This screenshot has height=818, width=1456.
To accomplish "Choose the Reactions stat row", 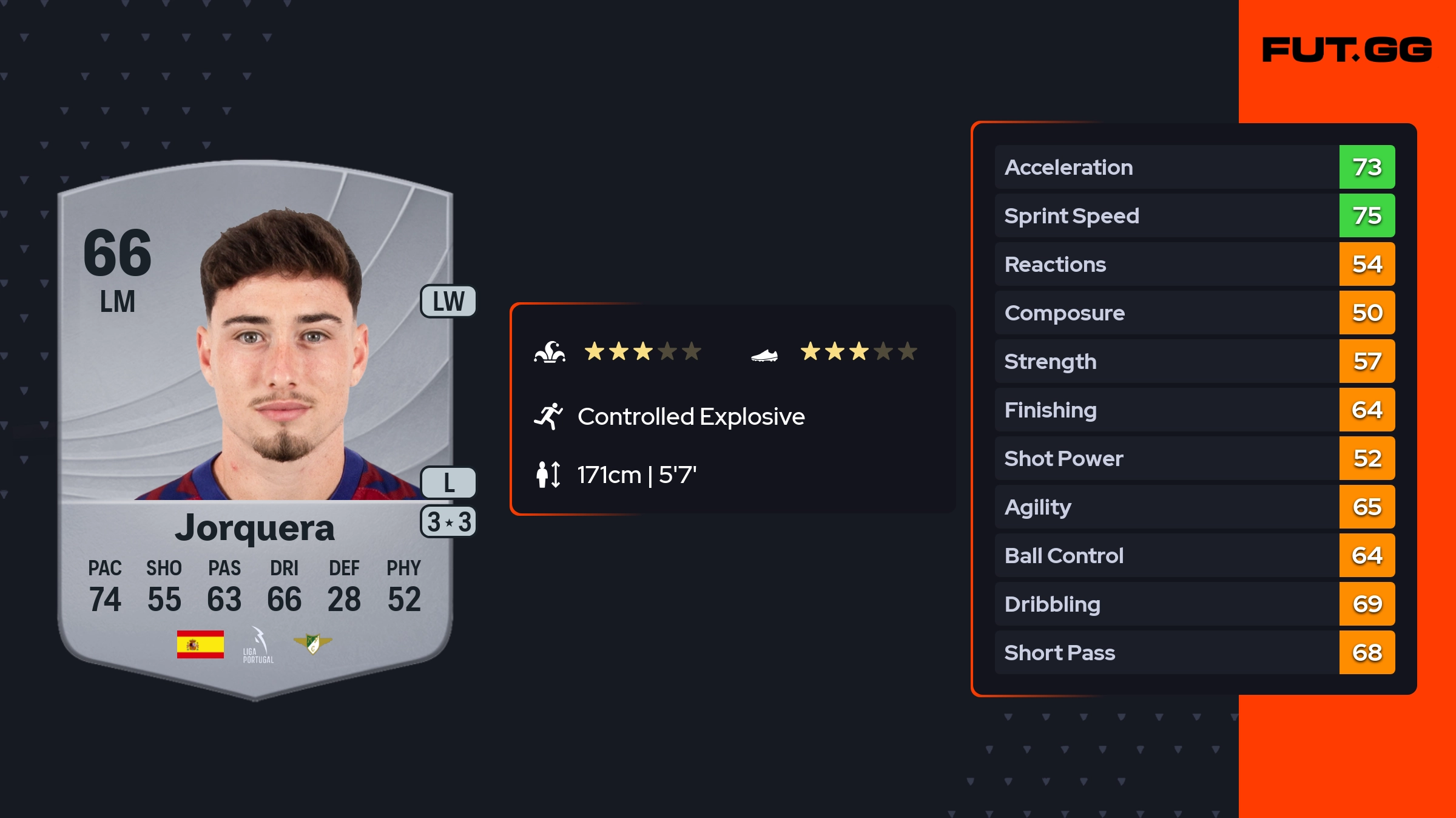I will pos(1194,264).
